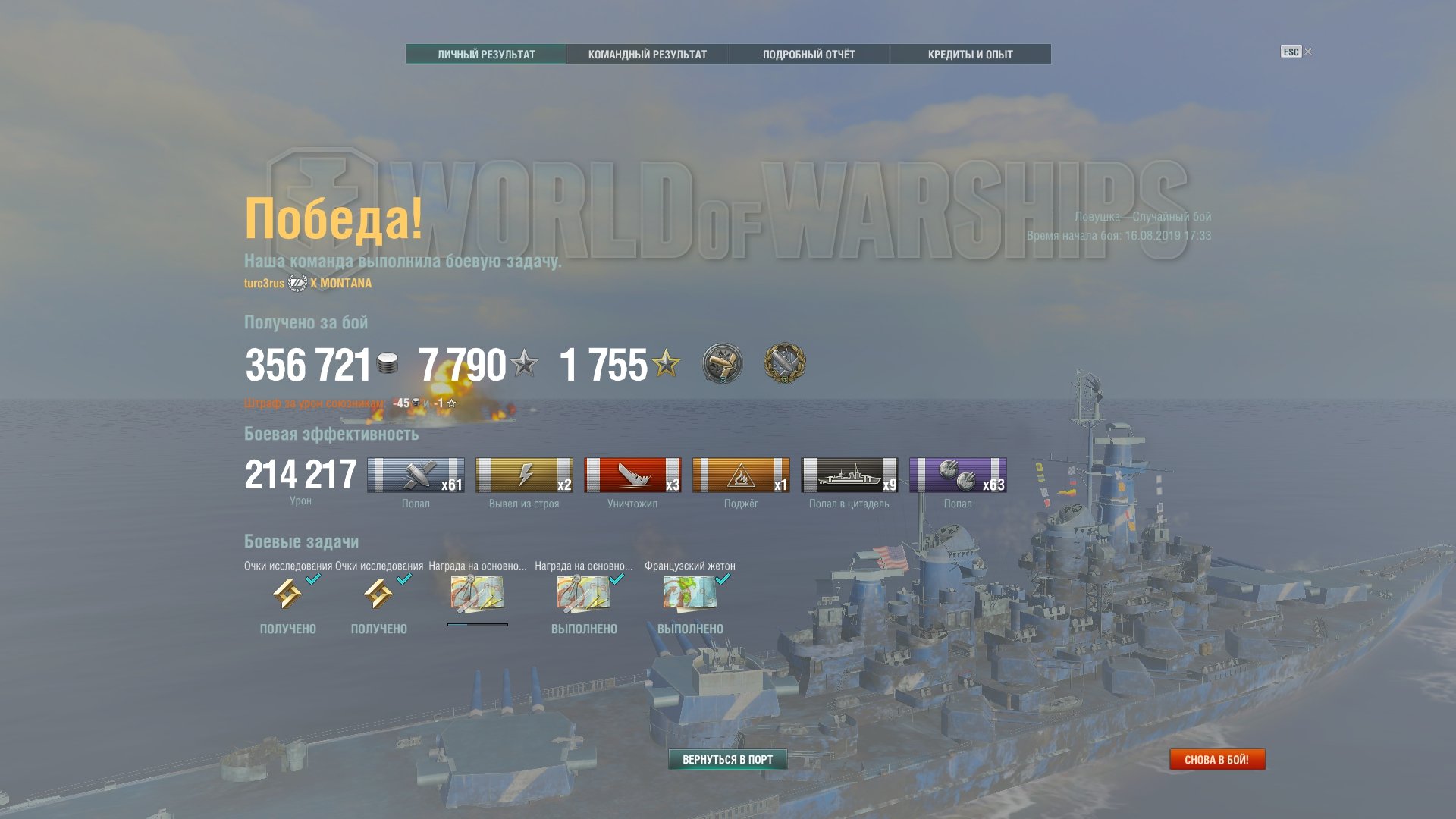Open the Командный результат tab
The width and height of the screenshot is (1456, 819).
pyautogui.click(x=647, y=55)
